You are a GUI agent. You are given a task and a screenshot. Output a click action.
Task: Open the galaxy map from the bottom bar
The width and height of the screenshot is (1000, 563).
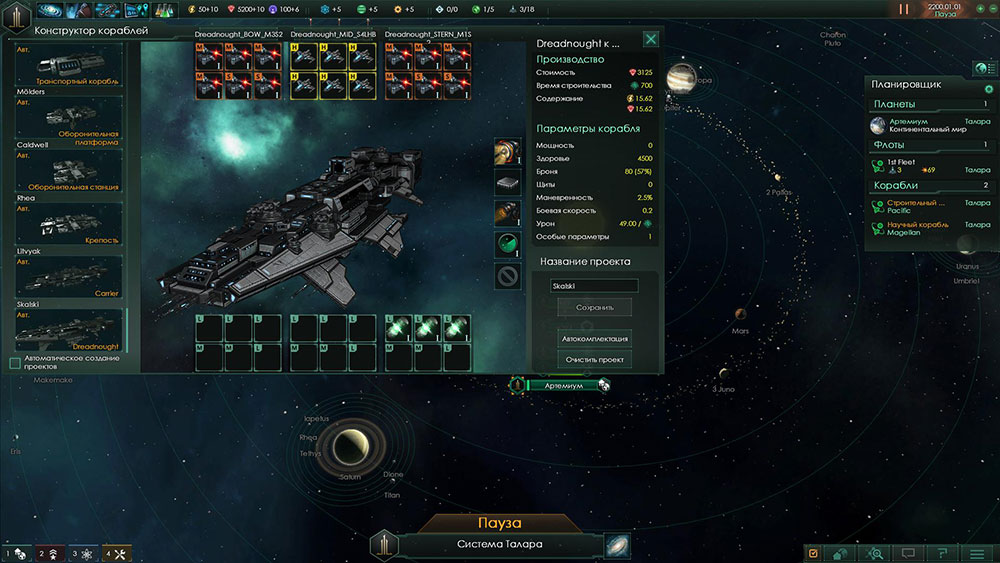tap(618, 545)
